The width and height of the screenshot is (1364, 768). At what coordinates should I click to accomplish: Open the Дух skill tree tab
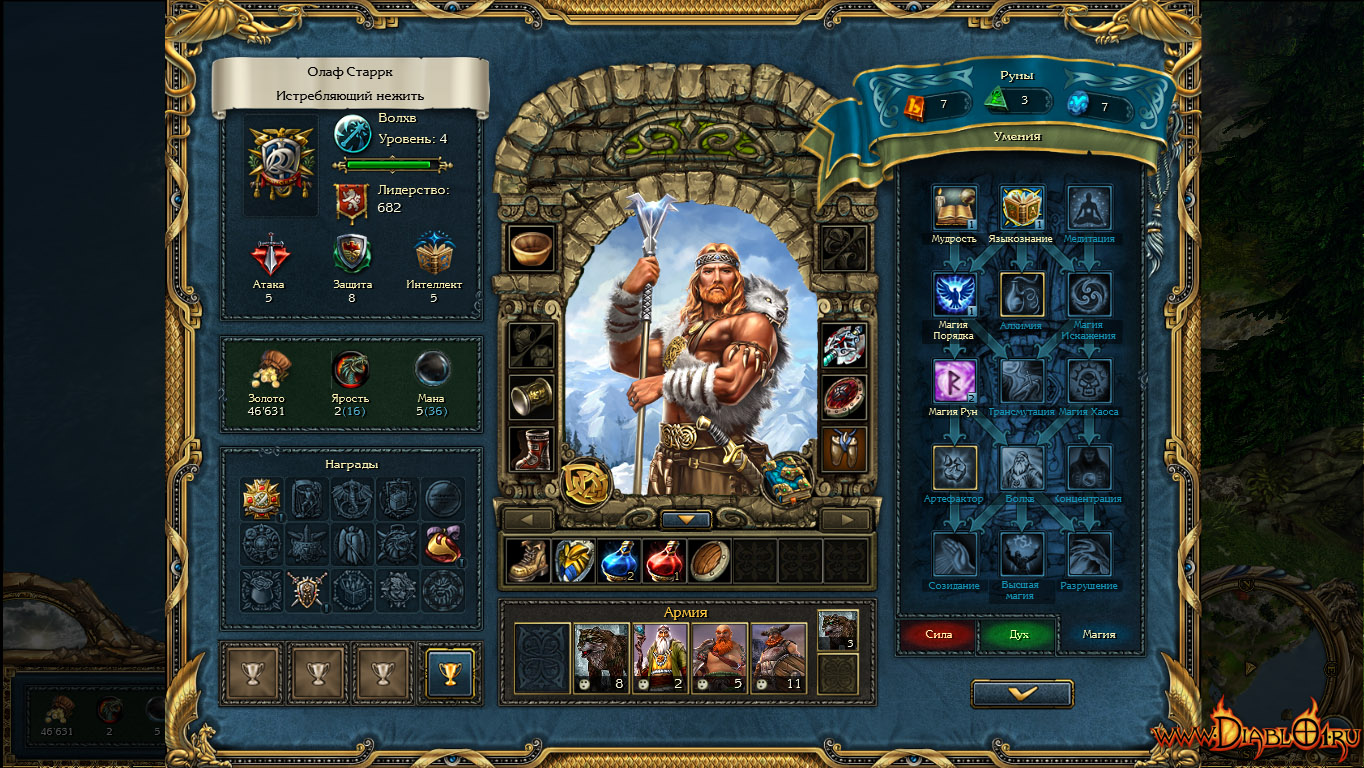1018,634
